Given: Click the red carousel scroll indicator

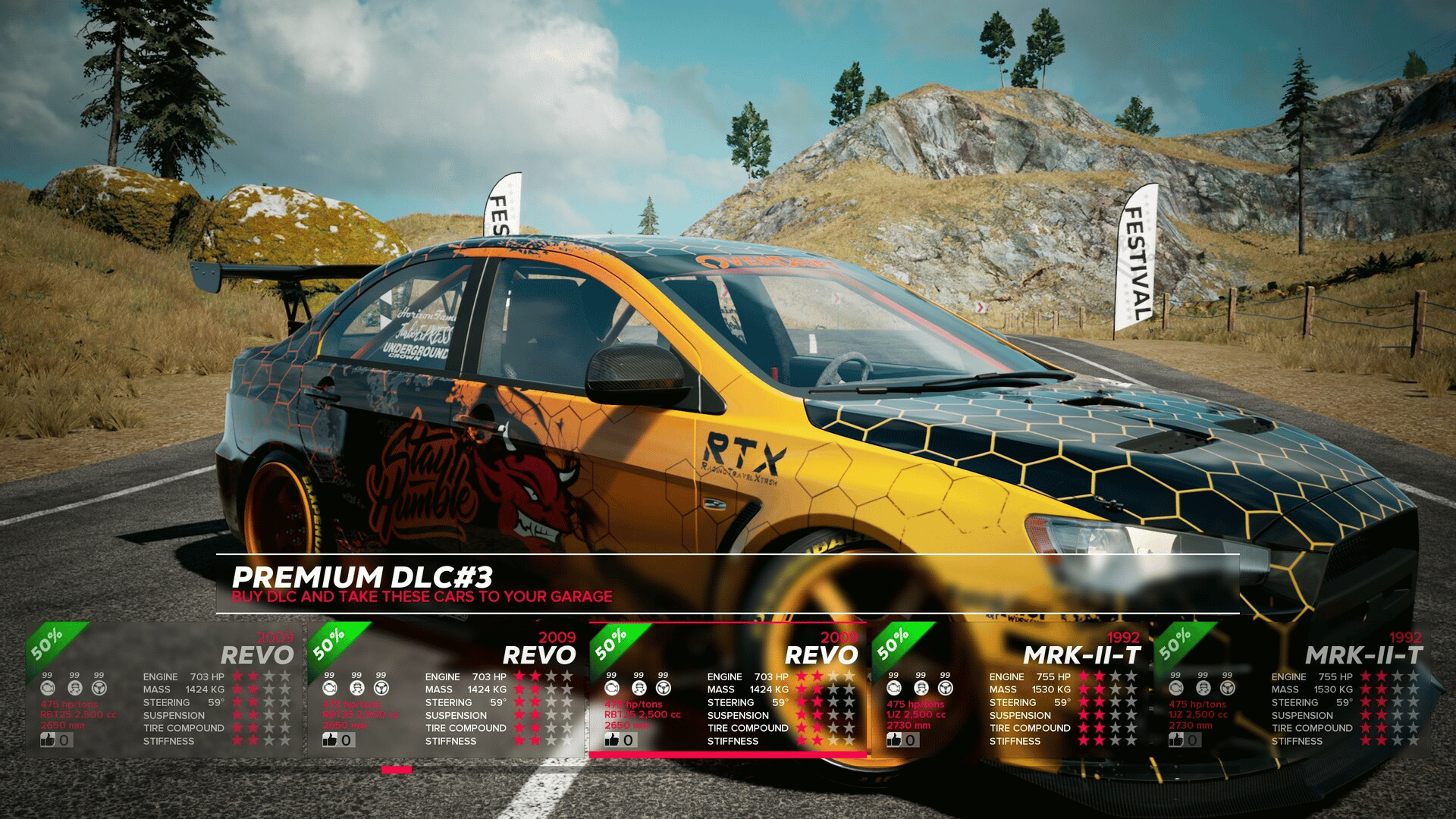Looking at the screenshot, I should point(397,770).
